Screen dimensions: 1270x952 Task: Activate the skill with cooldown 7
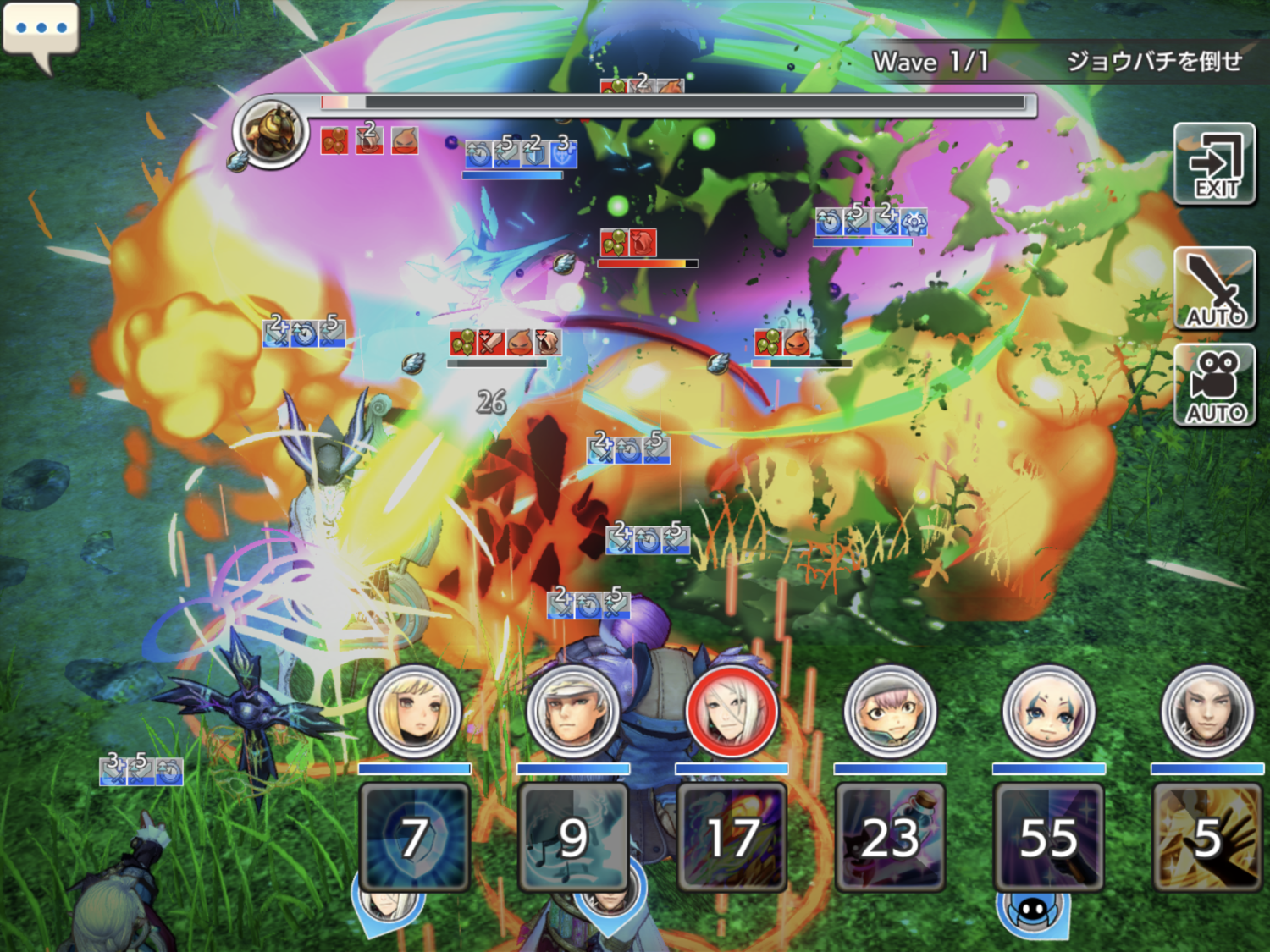point(414,836)
